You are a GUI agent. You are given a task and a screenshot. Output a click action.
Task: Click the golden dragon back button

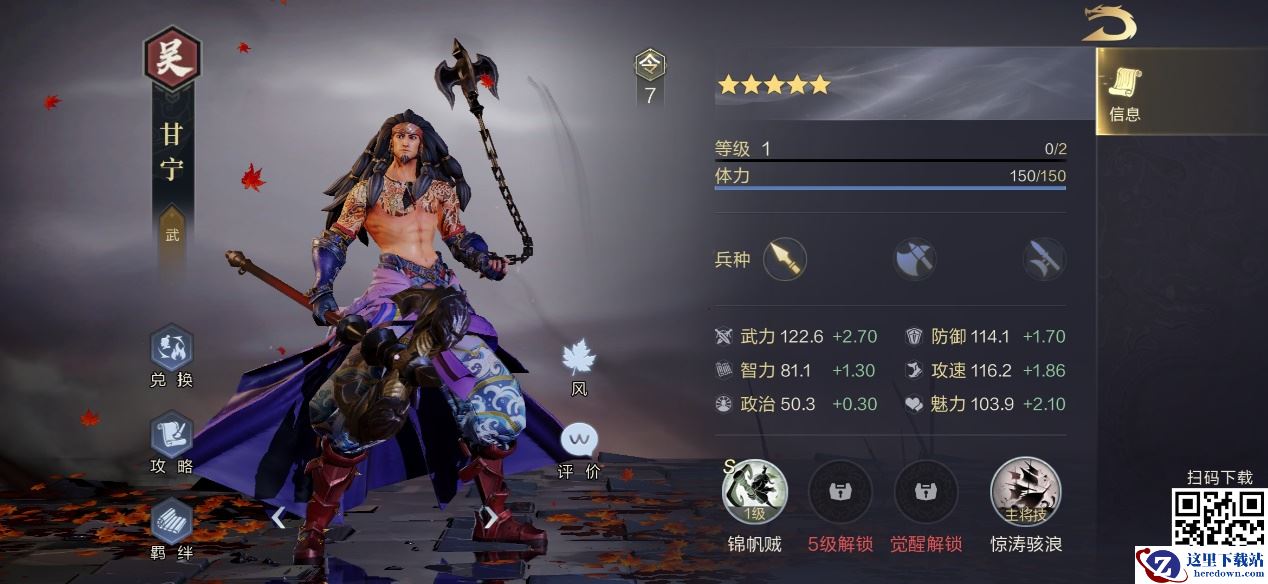coord(1109,24)
